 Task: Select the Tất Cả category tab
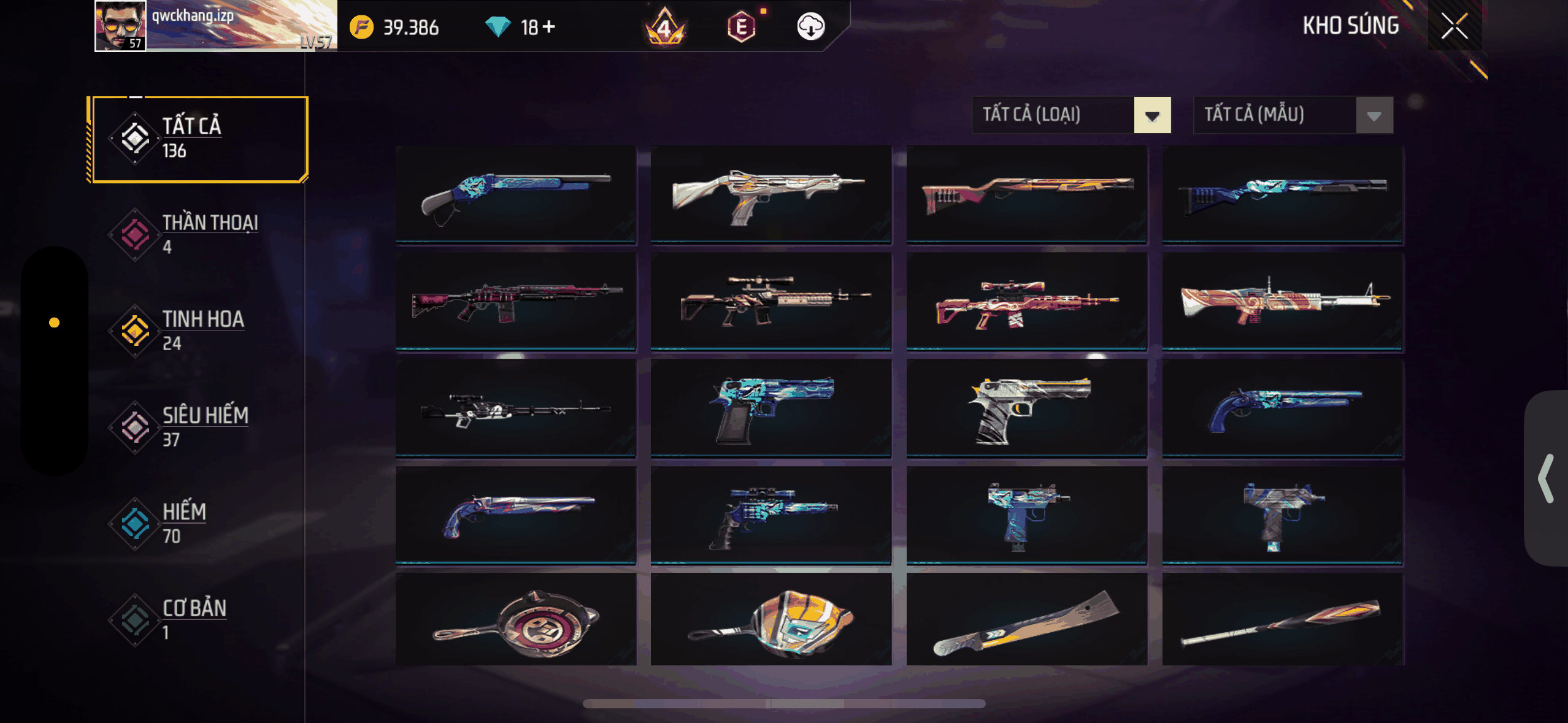[198, 139]
